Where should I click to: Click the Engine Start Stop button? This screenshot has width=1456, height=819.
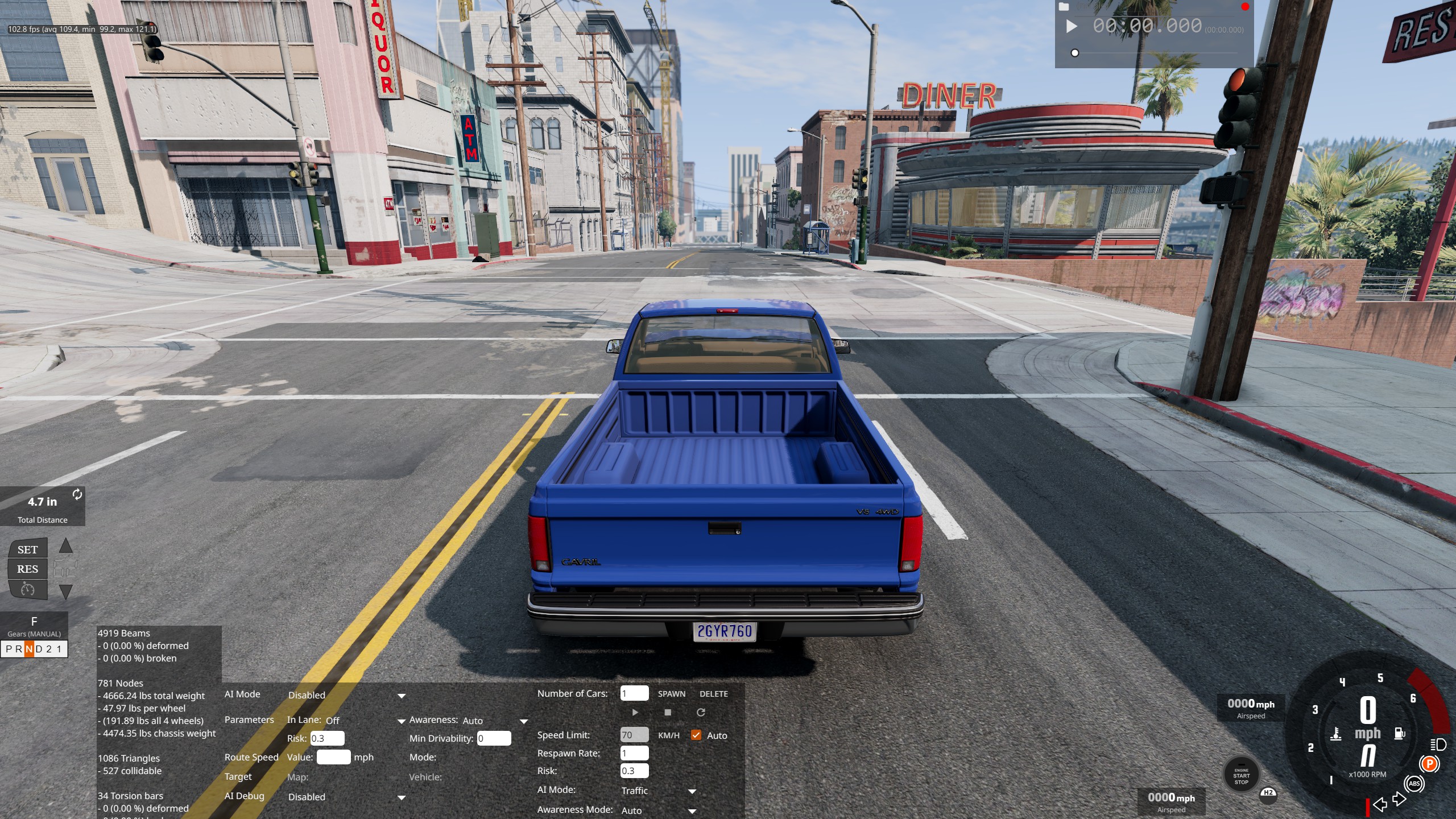pos(1241,776)
